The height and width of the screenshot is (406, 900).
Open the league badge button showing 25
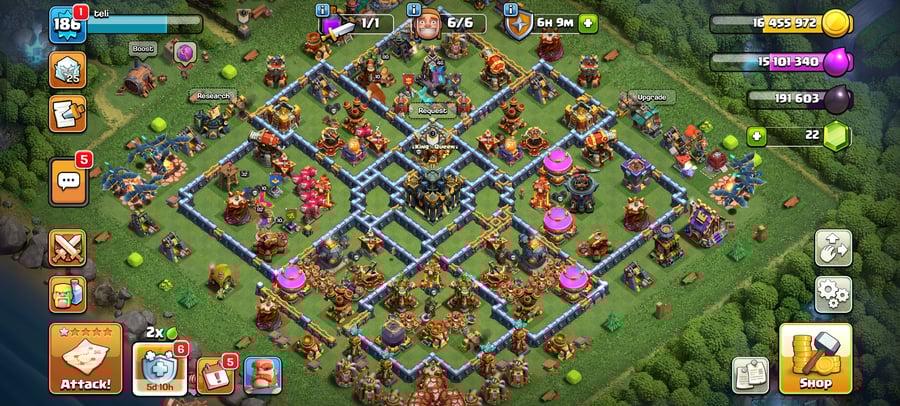[67, 69]
